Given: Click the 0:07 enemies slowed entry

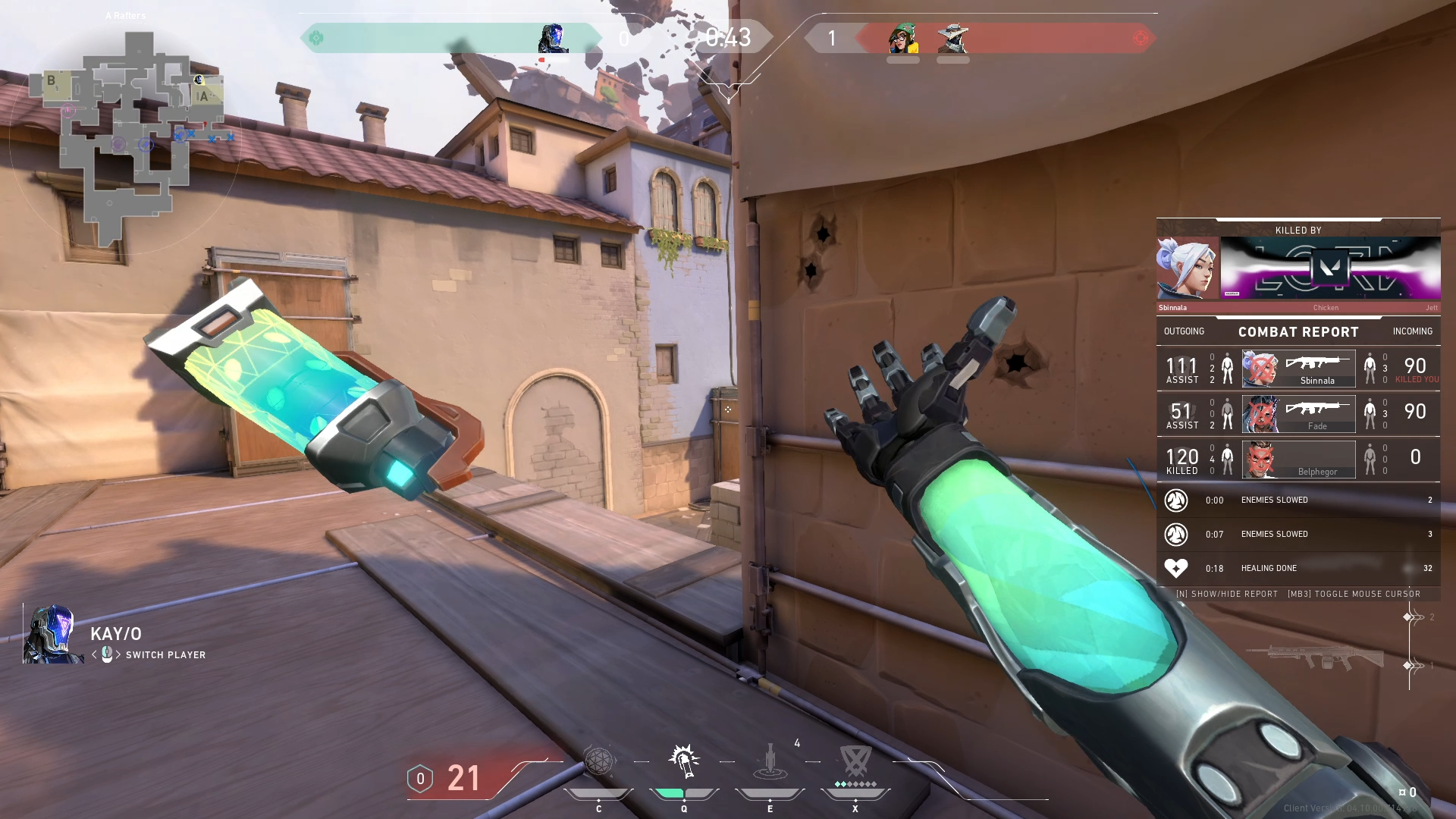Looking at the screenshot, I should (x=1298, y=534).
